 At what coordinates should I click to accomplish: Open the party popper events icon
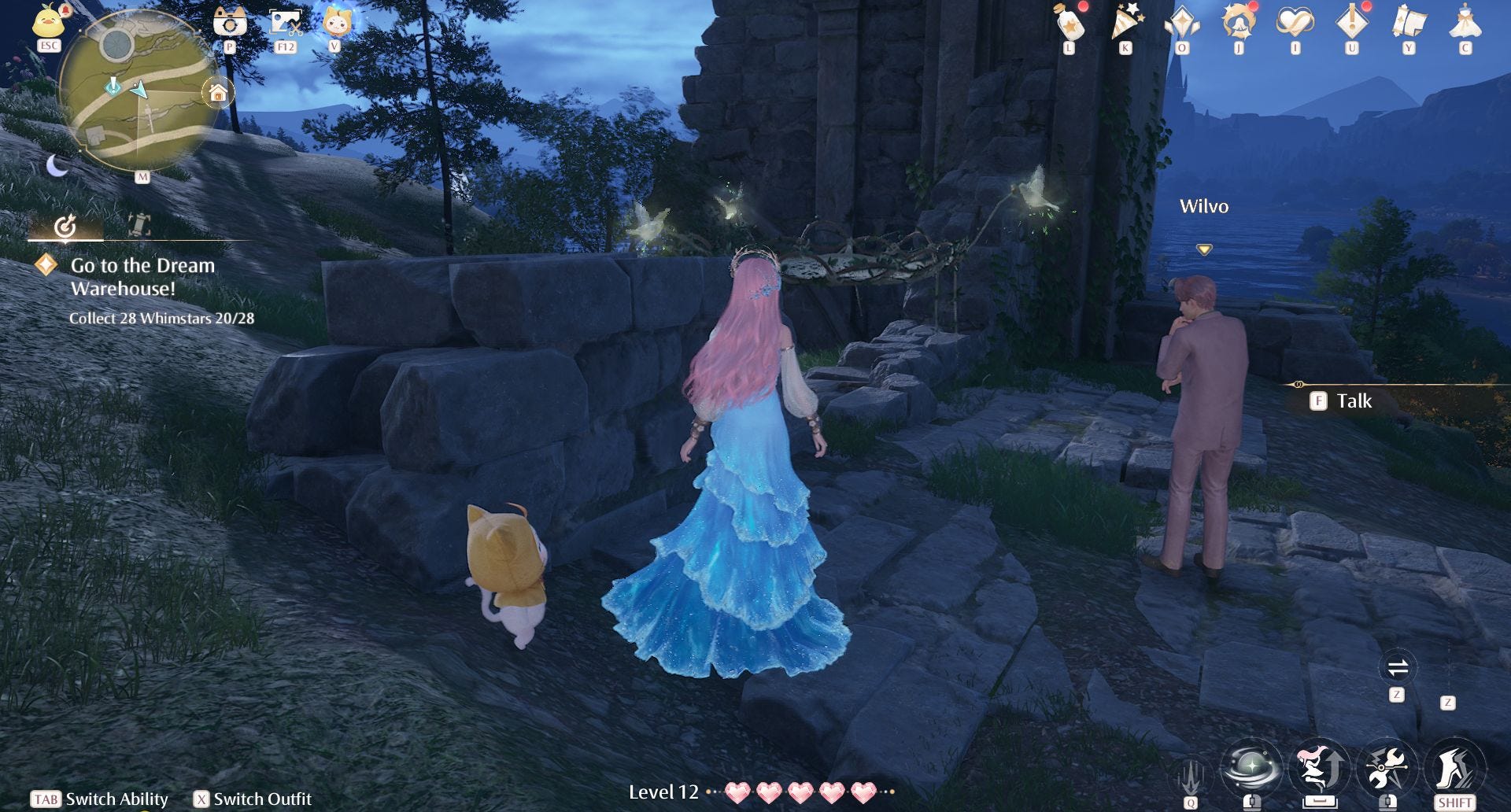click(x=1126, y=23)
